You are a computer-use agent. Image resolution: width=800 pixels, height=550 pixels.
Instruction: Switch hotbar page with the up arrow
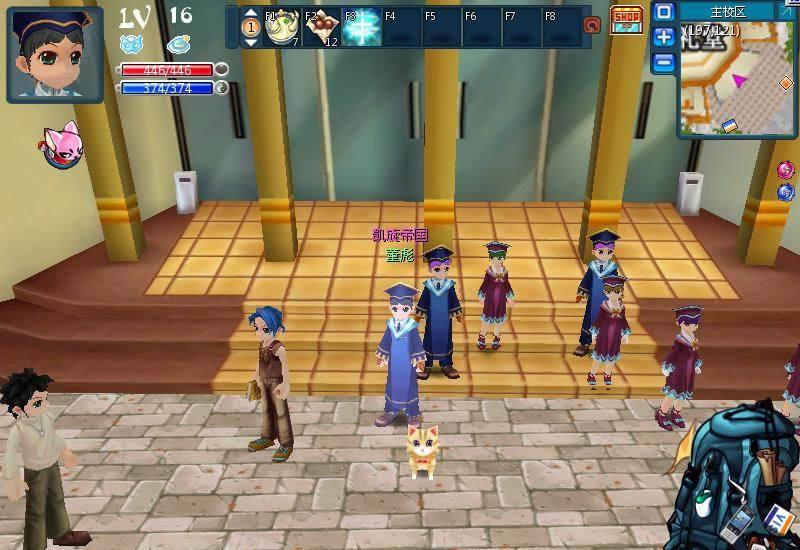(x=251, y=14)
